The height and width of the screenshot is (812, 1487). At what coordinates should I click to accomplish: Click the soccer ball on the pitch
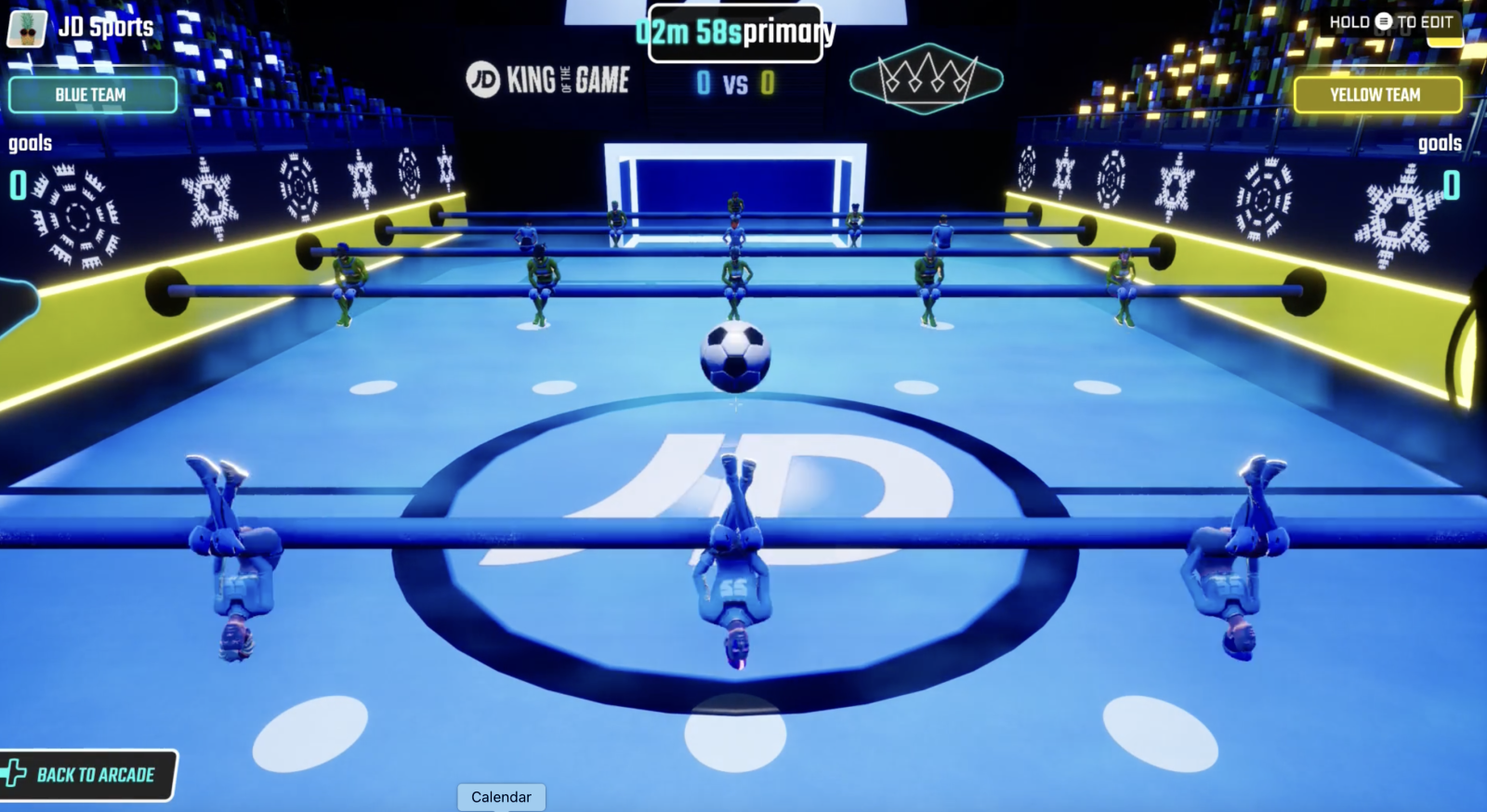click(x=735, y=356)
